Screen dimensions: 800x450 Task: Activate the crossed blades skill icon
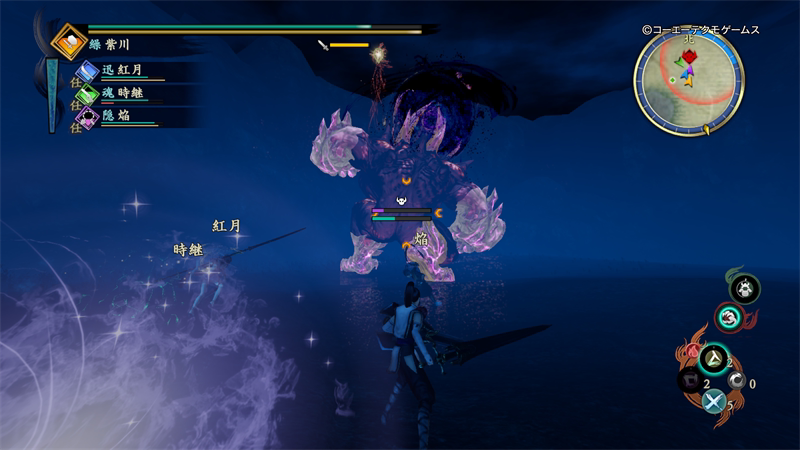713,401
